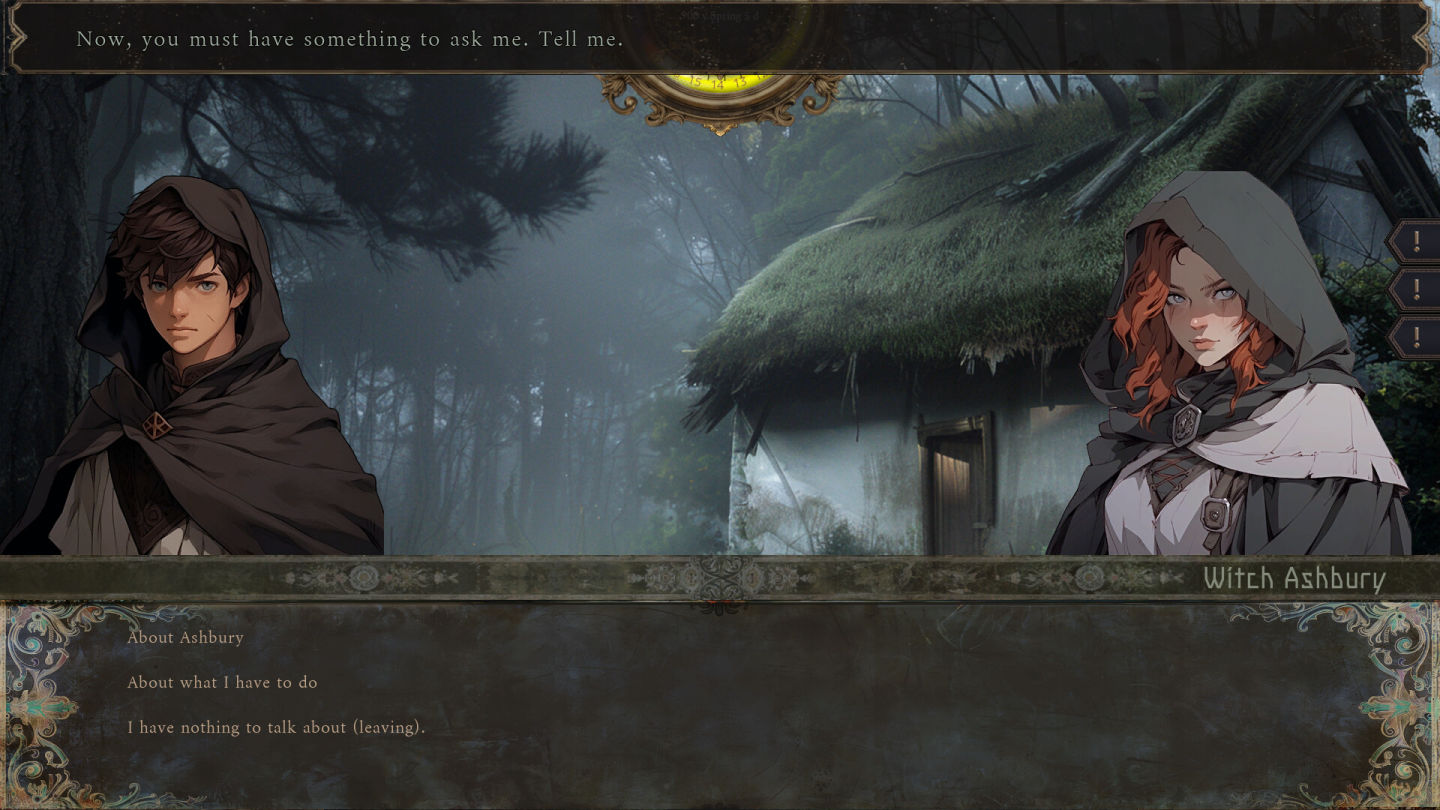This screenshot has width=1440, height=810.
Task: Click the dialogue choice panel to advance
Action: point(720,700)
